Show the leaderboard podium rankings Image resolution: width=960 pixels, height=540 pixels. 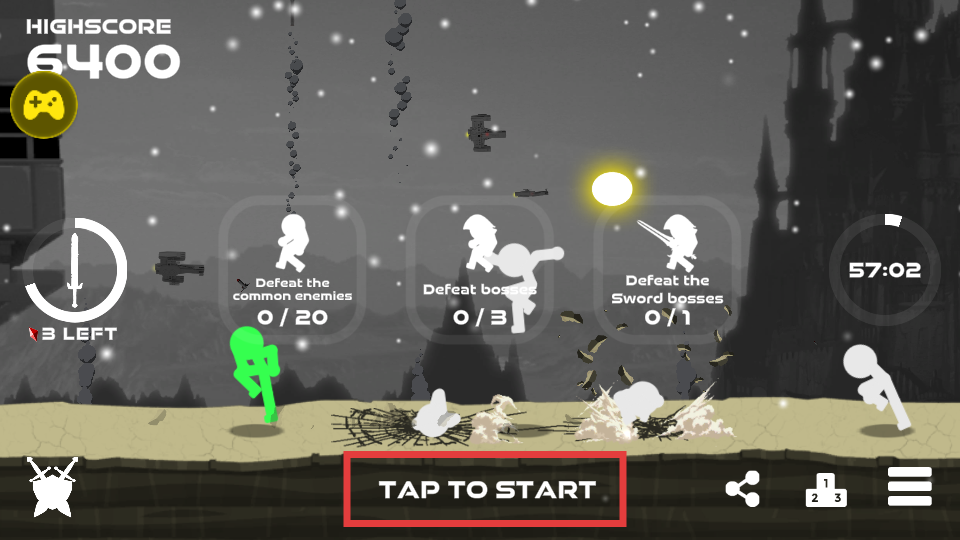(x=826, y=489)
